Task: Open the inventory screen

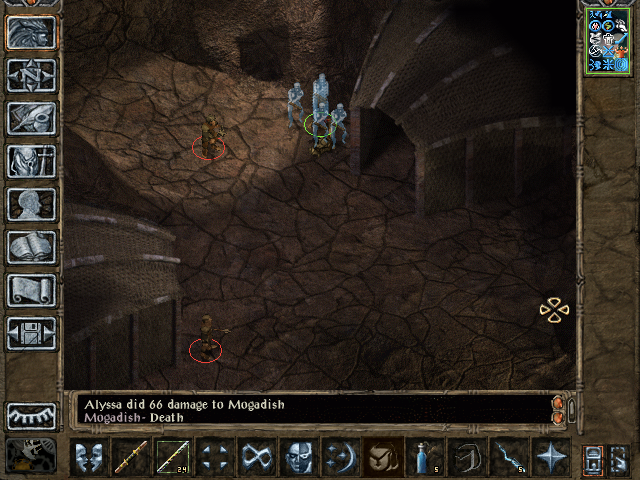Action: (x=31, y=161)
